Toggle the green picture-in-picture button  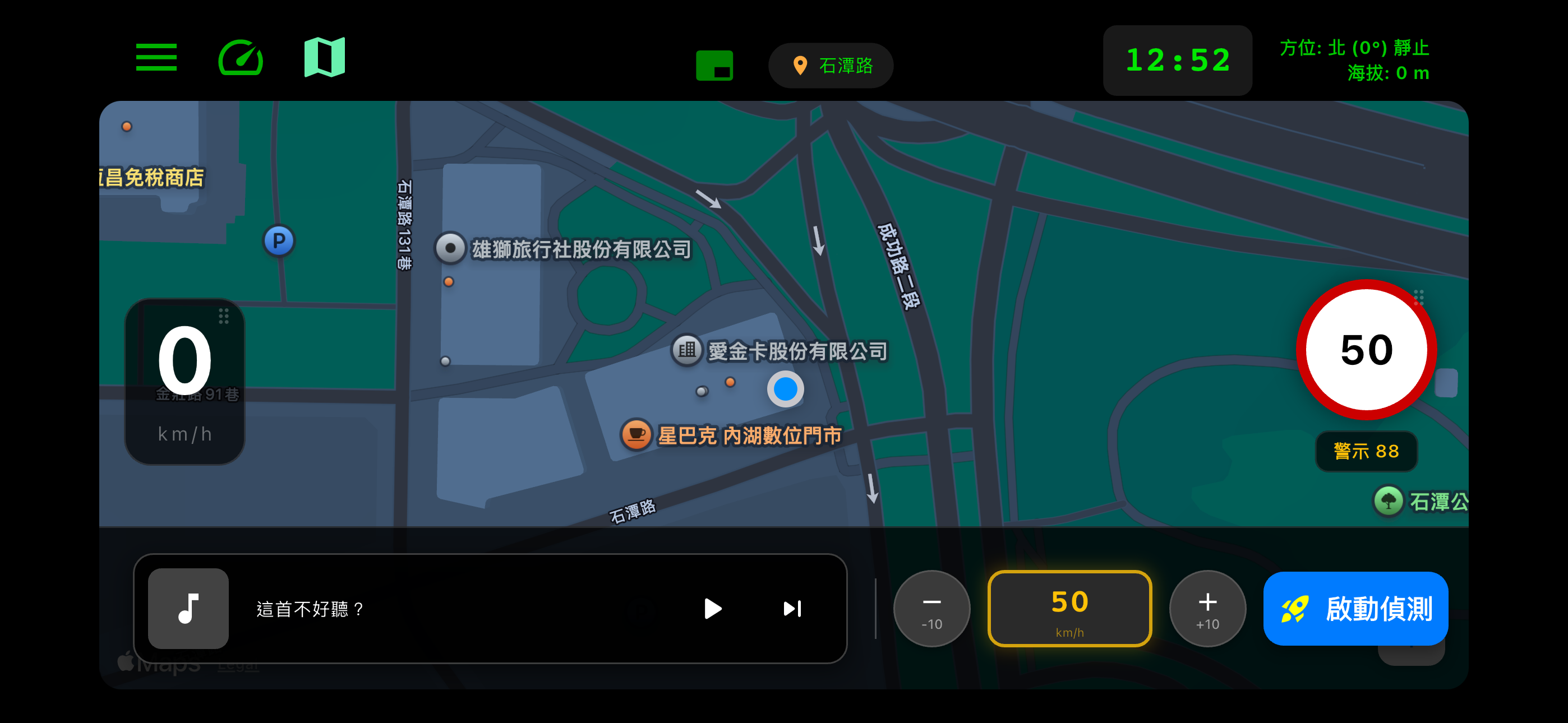pyautogui.click(x=714, y=66)
